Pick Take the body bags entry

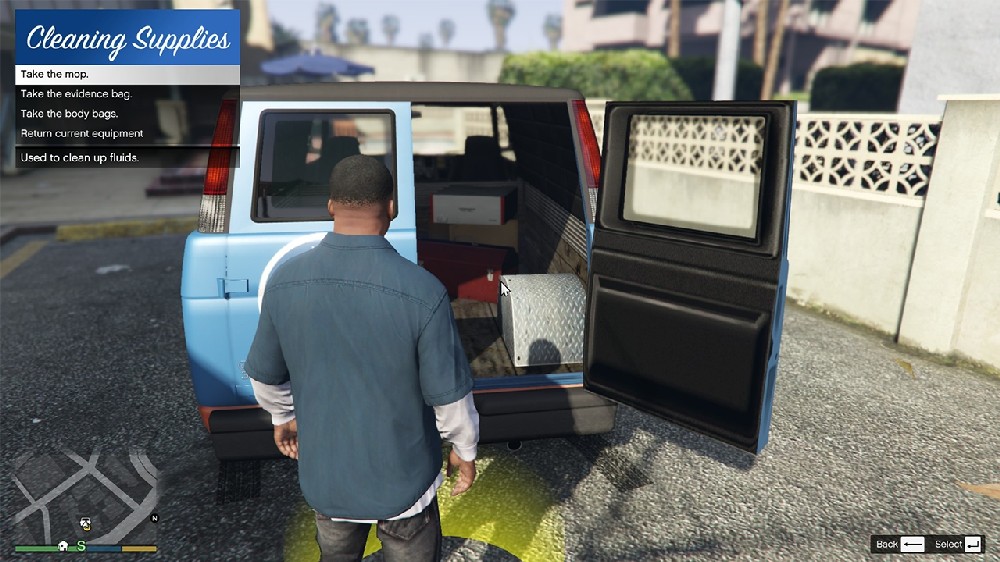pyautogui.click(x=127, y=114)
